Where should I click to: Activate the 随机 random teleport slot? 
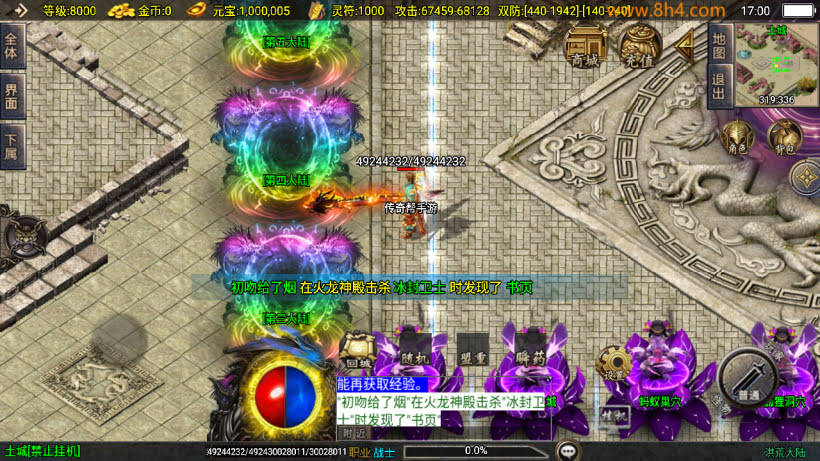414,355
